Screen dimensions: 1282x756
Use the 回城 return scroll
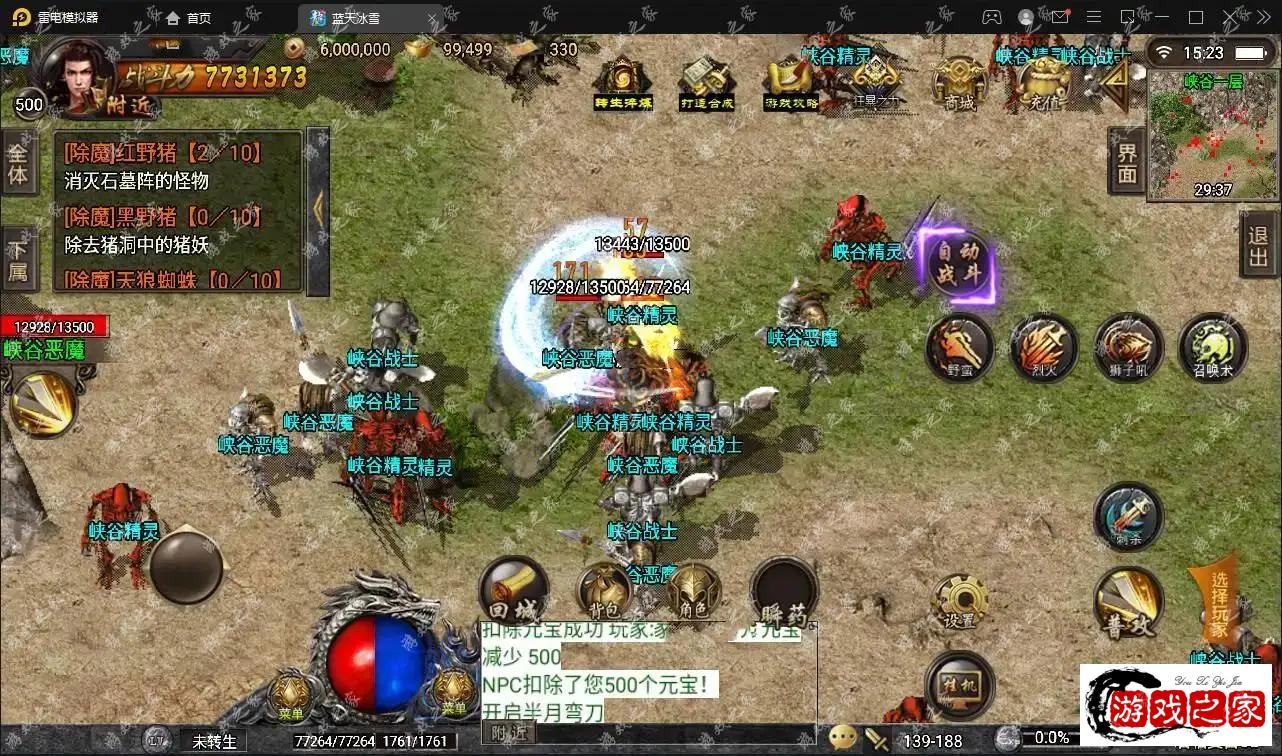pyautogui.click(x=513, y=592)
